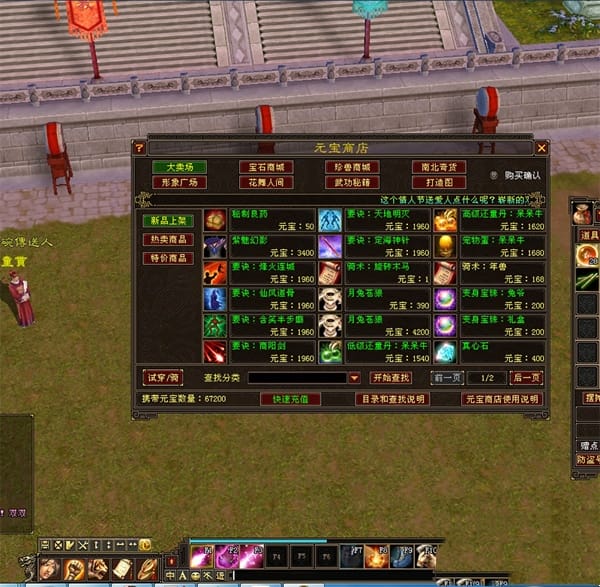Open the 打造图 category

pyautogui.click(x=439, y=183)
